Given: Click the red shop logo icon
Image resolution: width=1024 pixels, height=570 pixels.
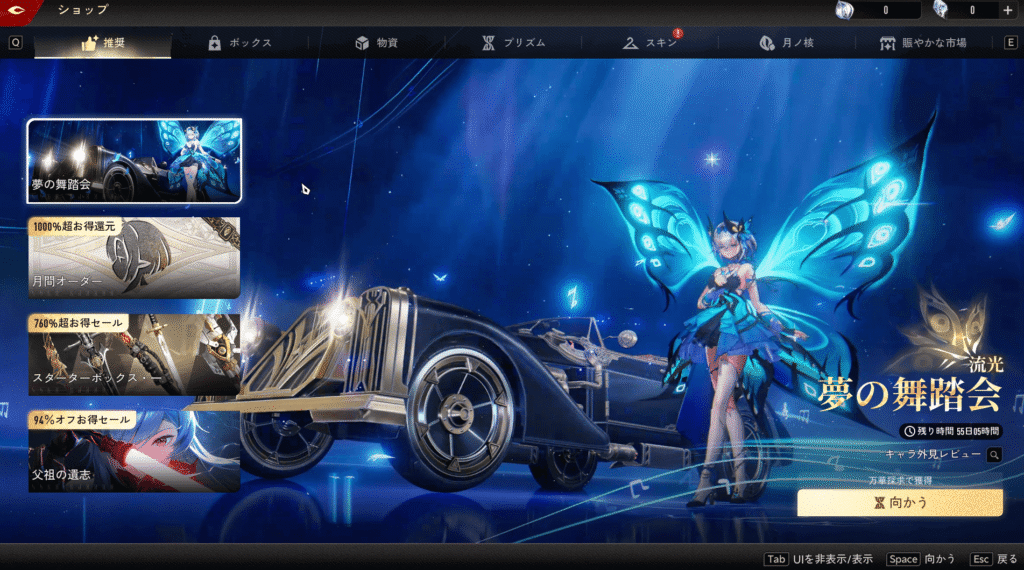Looking at the screenshot, I should [16, 11].
